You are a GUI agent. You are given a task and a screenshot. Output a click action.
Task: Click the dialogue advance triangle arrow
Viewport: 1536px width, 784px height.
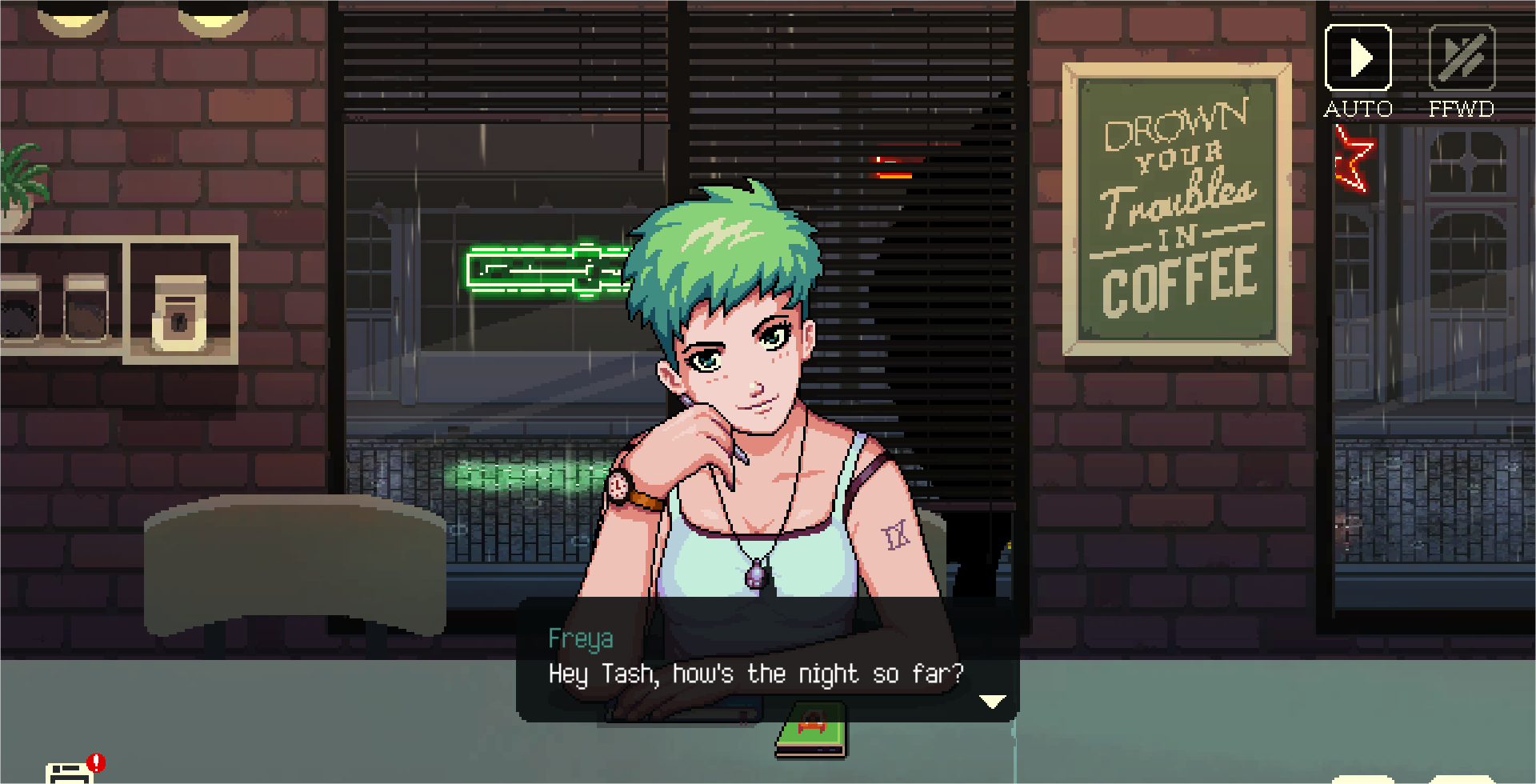click(x=992, y=701)
